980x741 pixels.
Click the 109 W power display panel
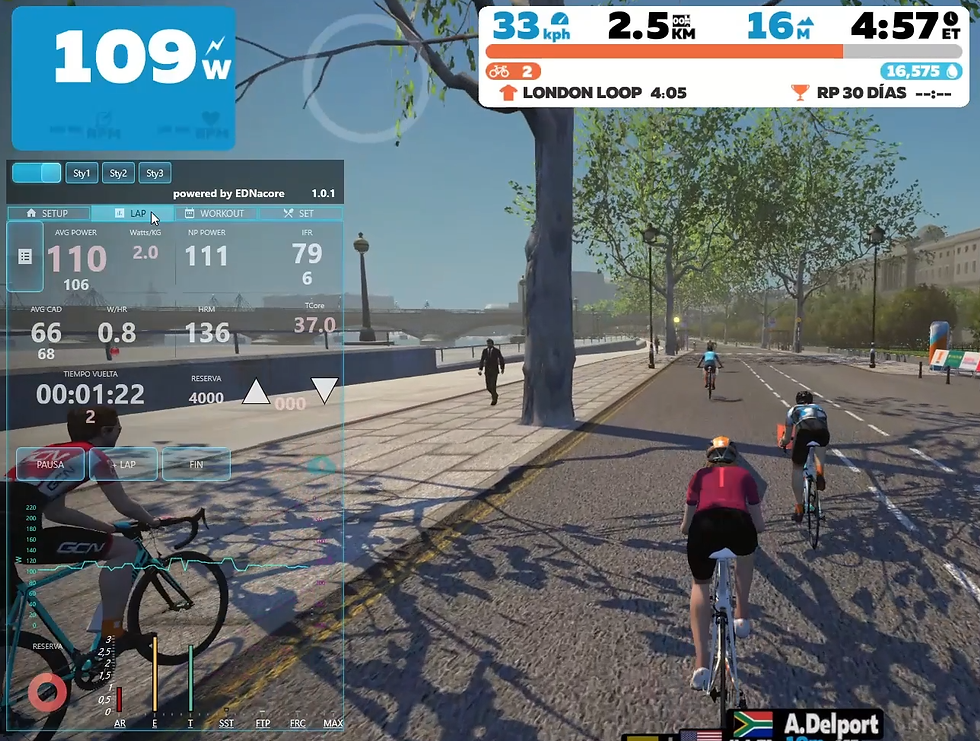coord(123,78)
